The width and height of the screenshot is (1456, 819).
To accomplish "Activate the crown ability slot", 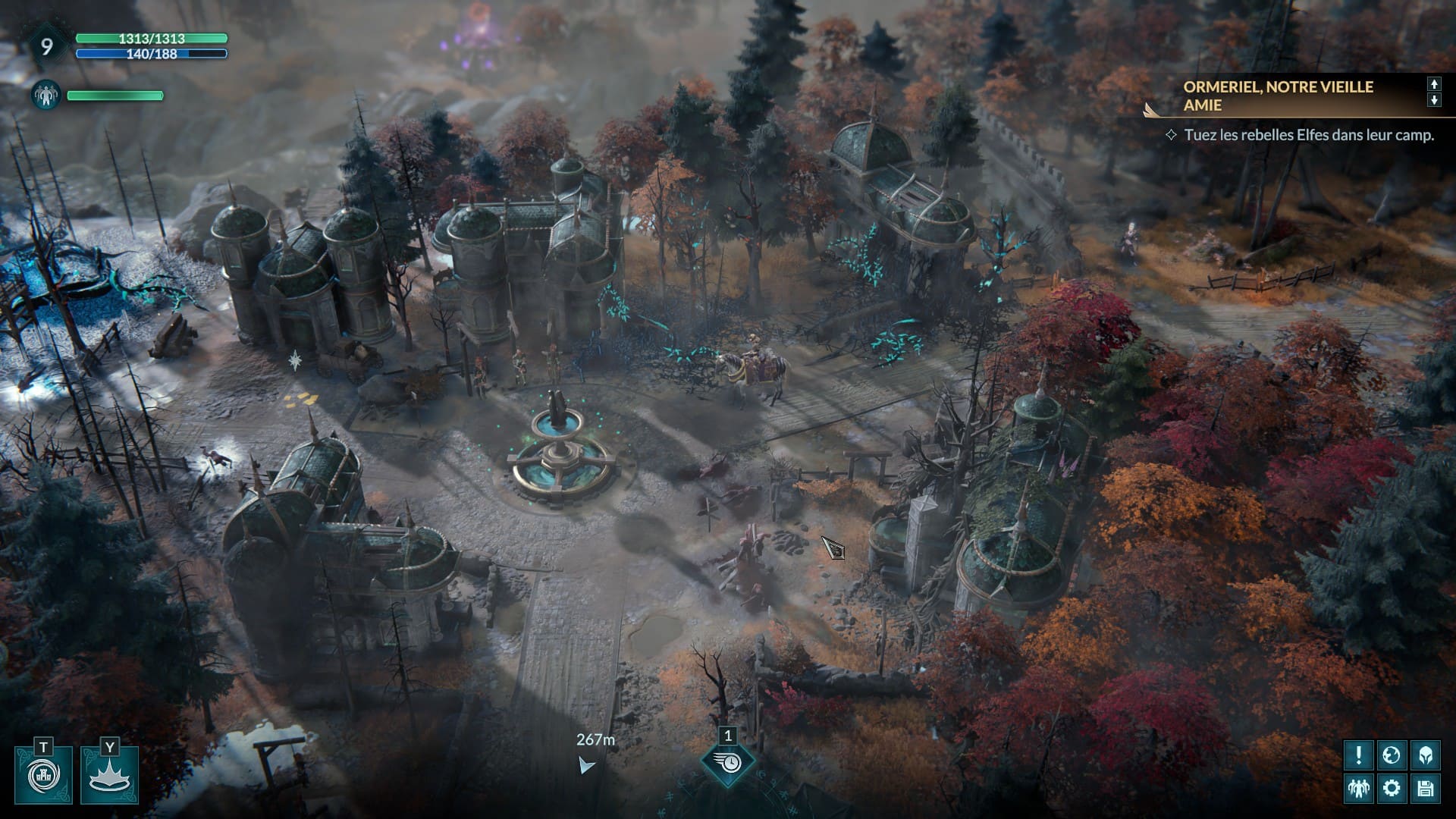I will (x=110, y=775).
